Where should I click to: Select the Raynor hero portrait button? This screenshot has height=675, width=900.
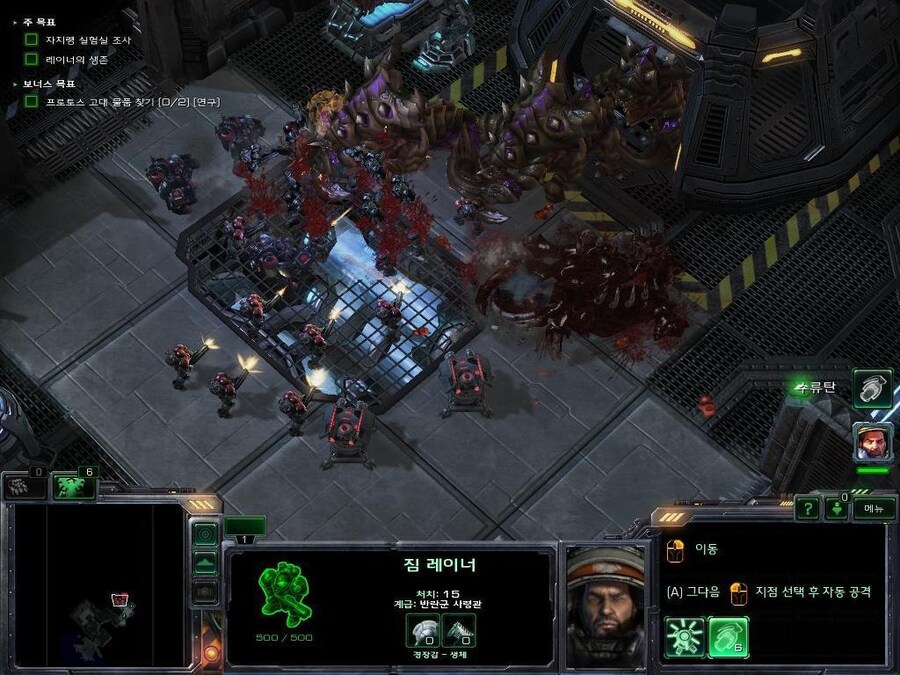[x=872, y=441]
